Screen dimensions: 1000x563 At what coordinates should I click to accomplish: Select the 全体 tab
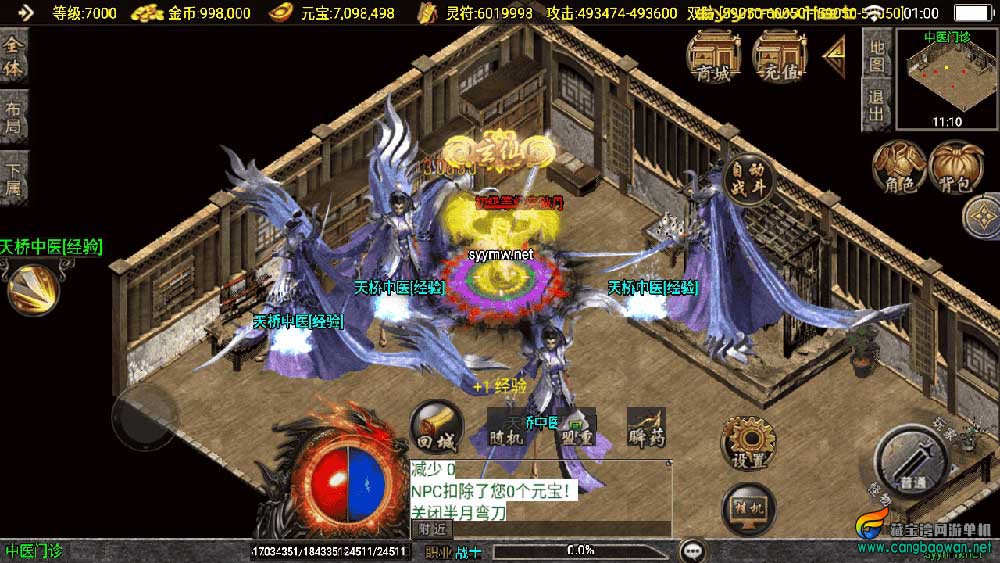click(x=14, y=57)
